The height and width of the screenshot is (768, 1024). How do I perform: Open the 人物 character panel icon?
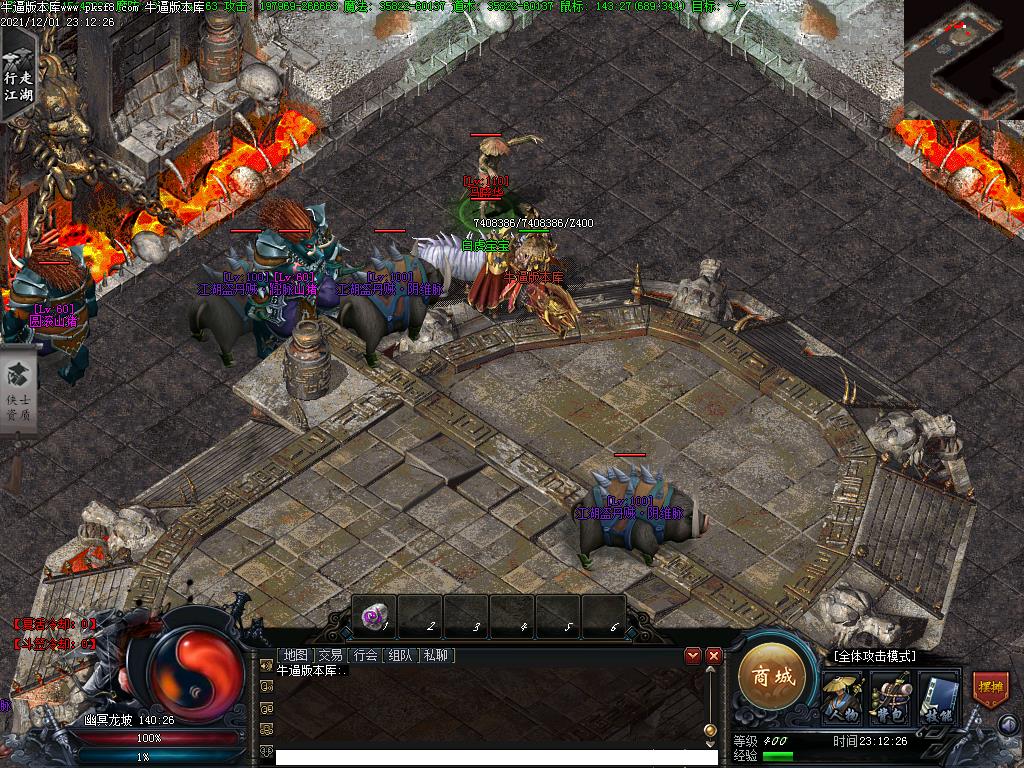point(842,697)
